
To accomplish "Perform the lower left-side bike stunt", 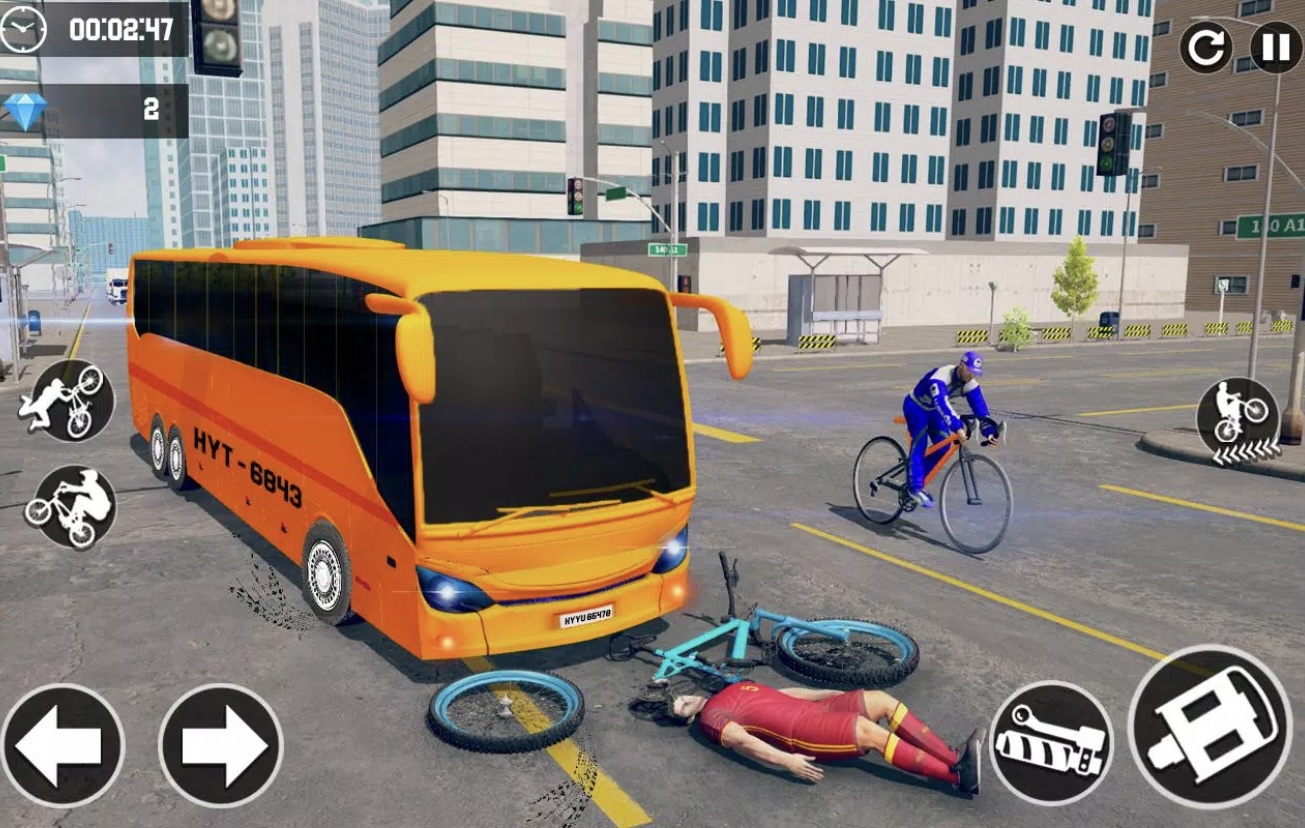I will (x=70, y=506).
